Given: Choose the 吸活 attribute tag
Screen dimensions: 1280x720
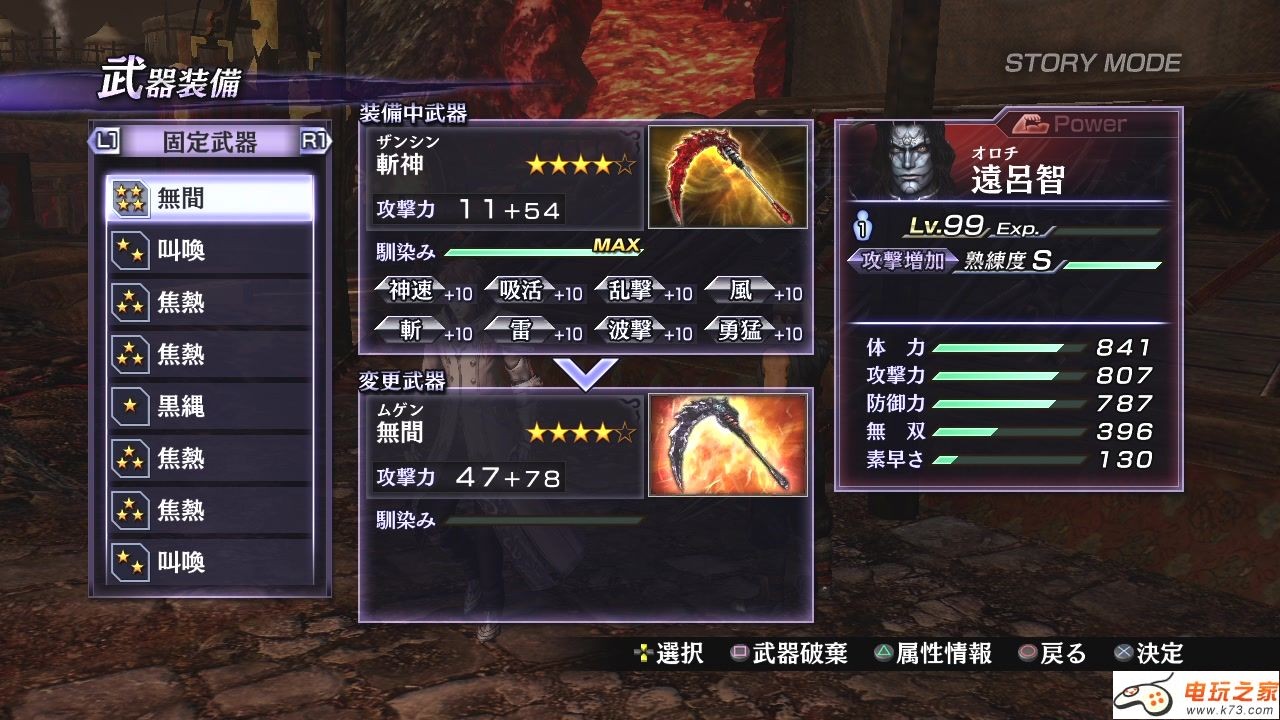Looking at the screenshot, I should 521,291.
